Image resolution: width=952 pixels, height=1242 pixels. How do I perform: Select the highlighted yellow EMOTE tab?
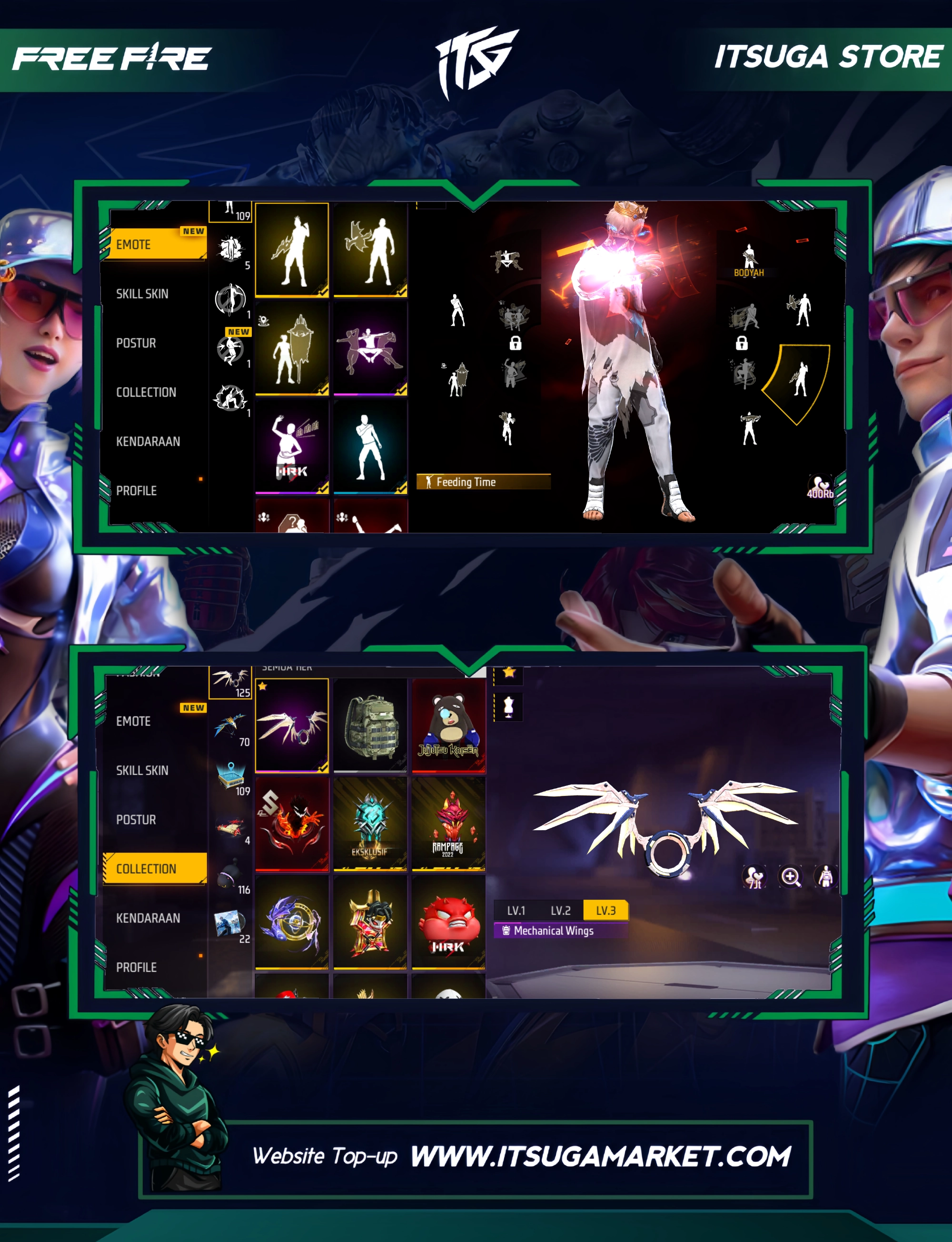(153, 244)
